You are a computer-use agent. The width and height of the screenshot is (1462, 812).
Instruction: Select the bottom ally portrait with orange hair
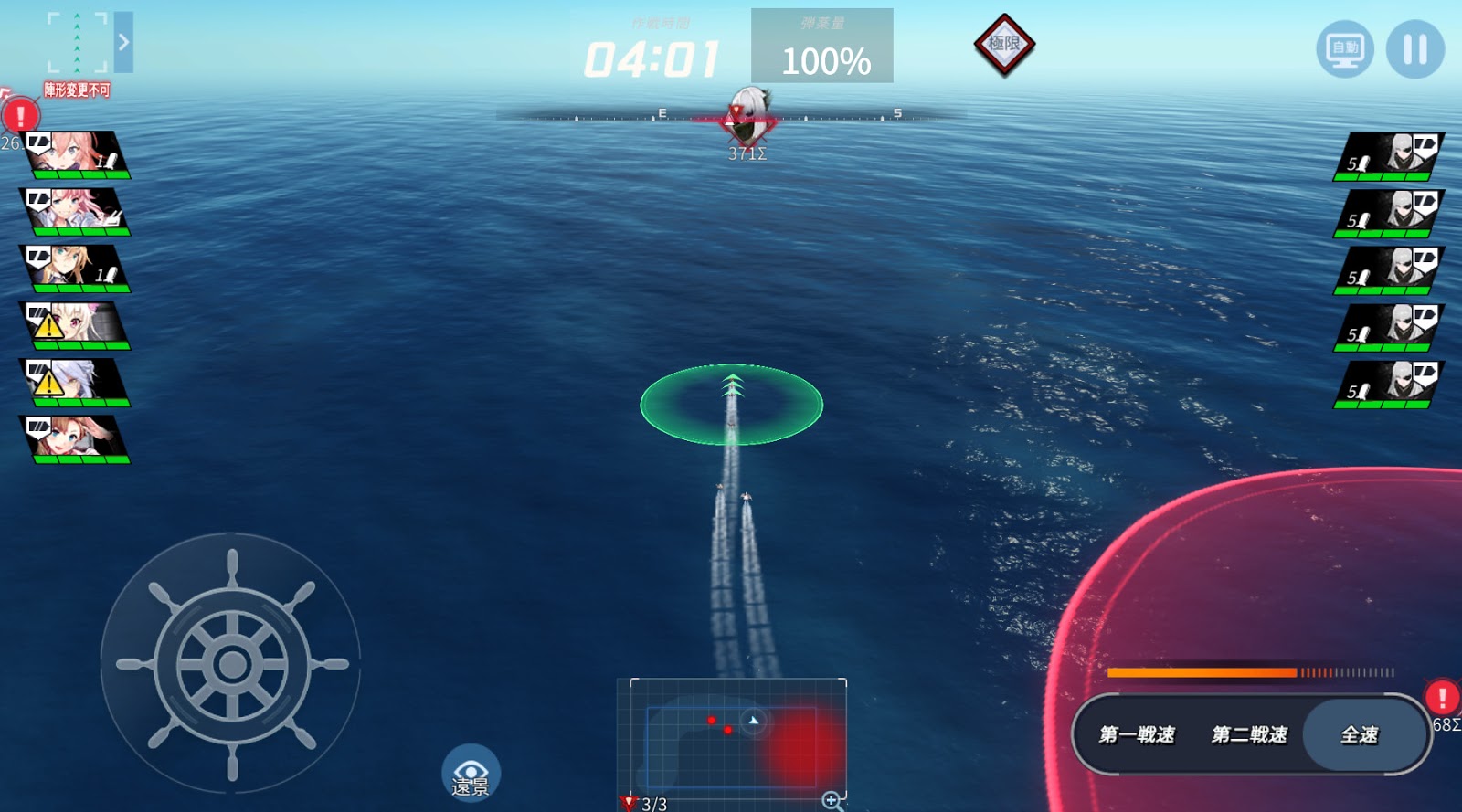pyautogui.click(x=77, y=438)
